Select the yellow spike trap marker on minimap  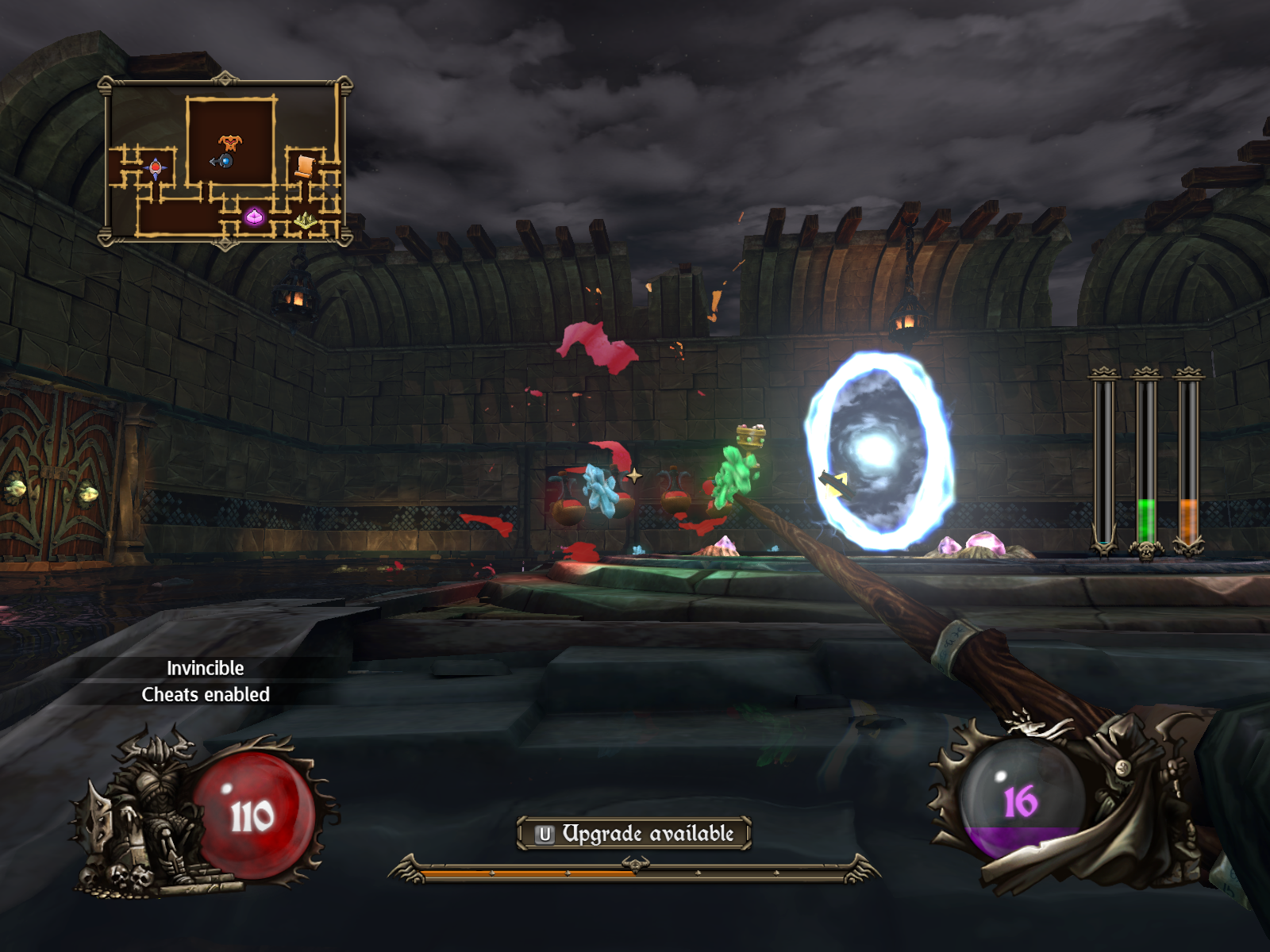coord(306,221)
